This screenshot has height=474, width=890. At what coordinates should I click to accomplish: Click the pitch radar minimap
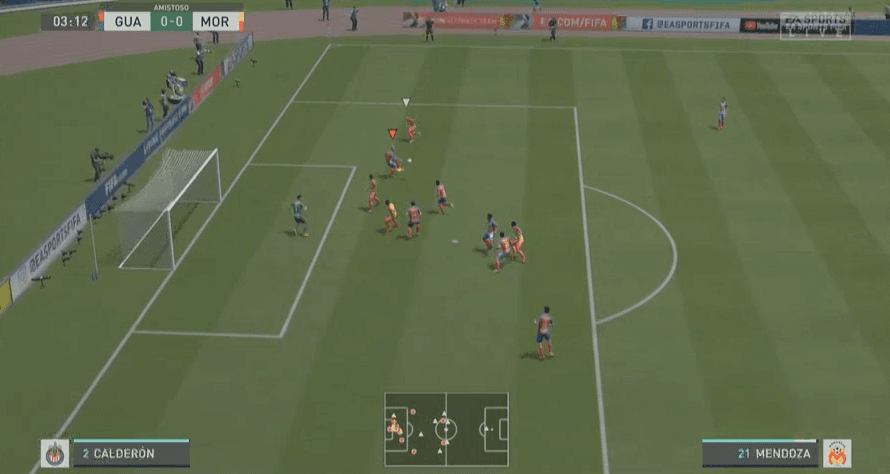point(446,429)
